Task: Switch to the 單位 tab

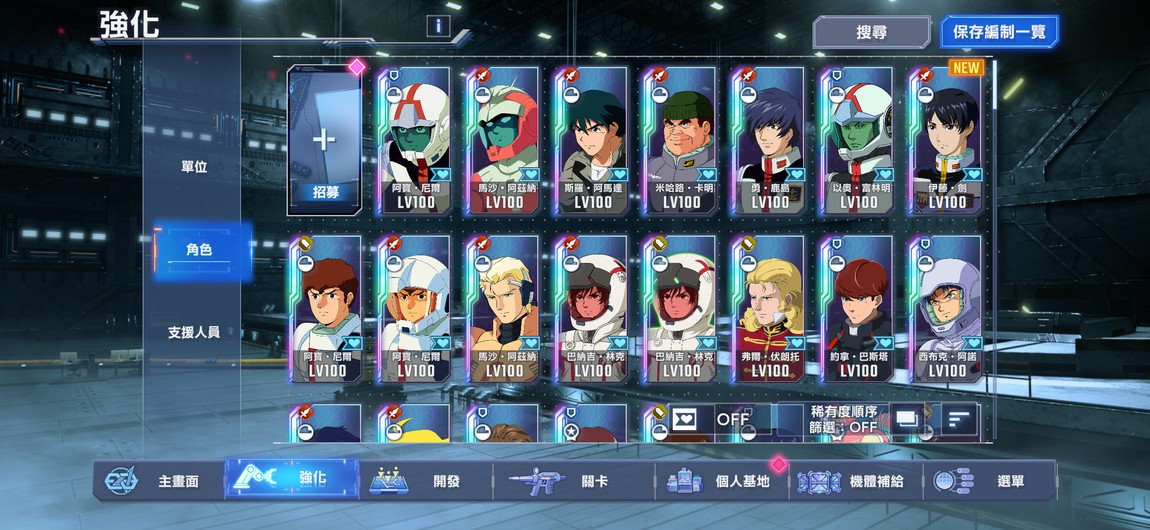Action: [x=194, y=167]
